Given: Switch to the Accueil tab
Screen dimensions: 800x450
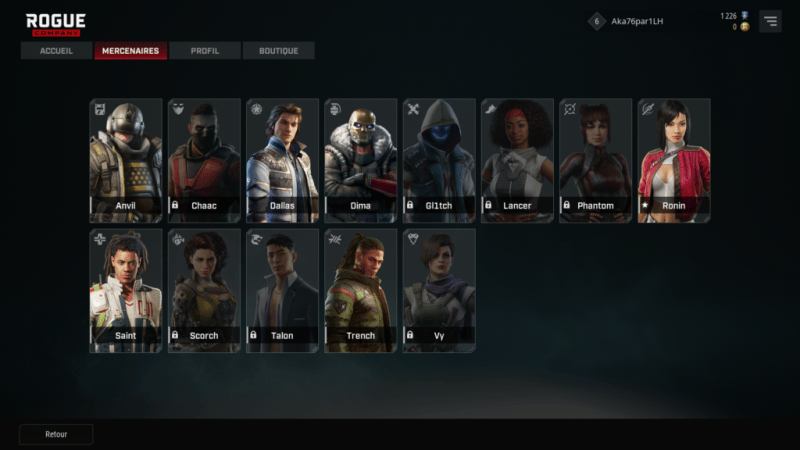Looking at the screenshot, I should pos(56,51).
